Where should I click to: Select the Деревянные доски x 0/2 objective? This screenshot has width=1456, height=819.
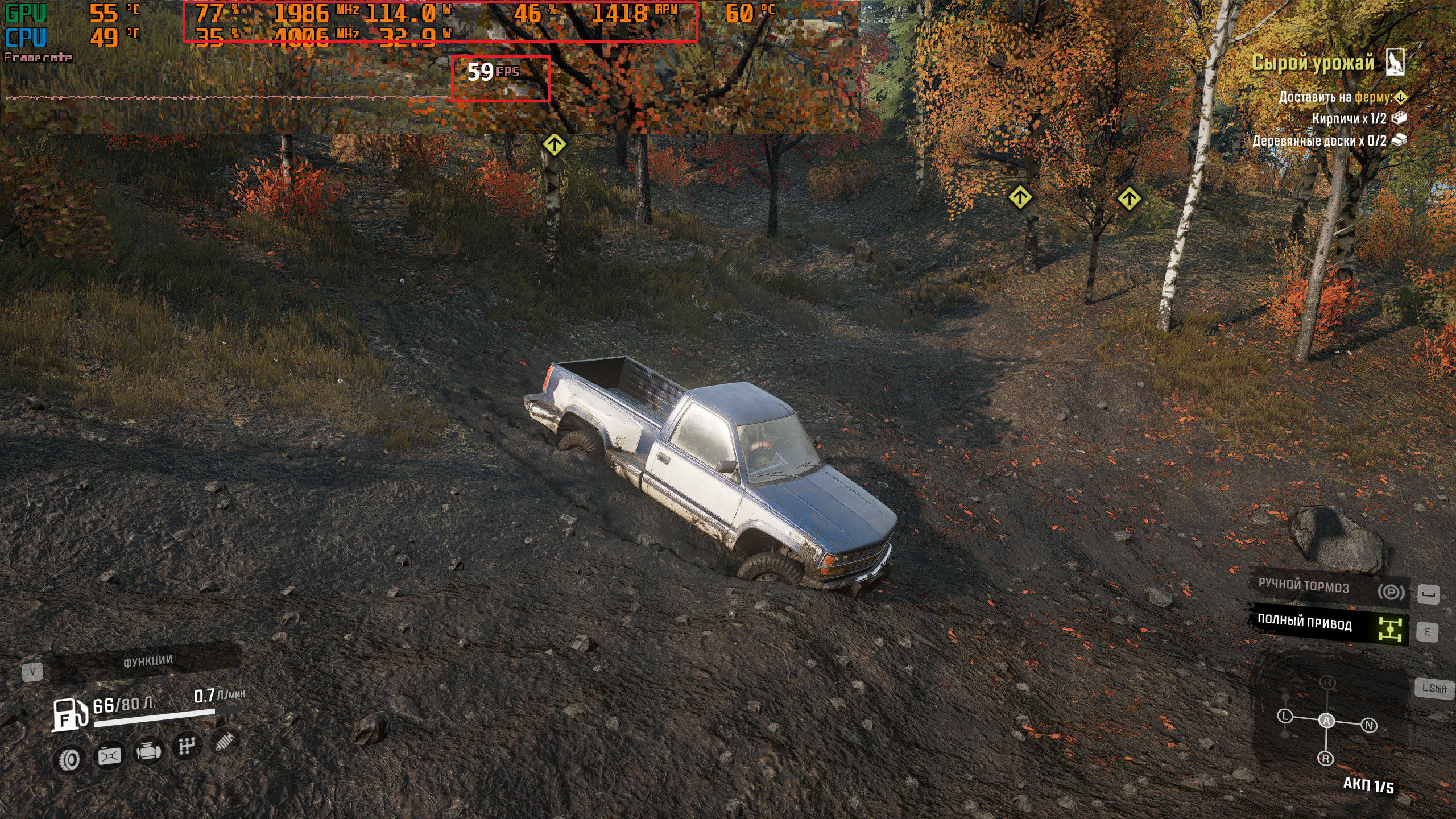tap(1319, 140)
